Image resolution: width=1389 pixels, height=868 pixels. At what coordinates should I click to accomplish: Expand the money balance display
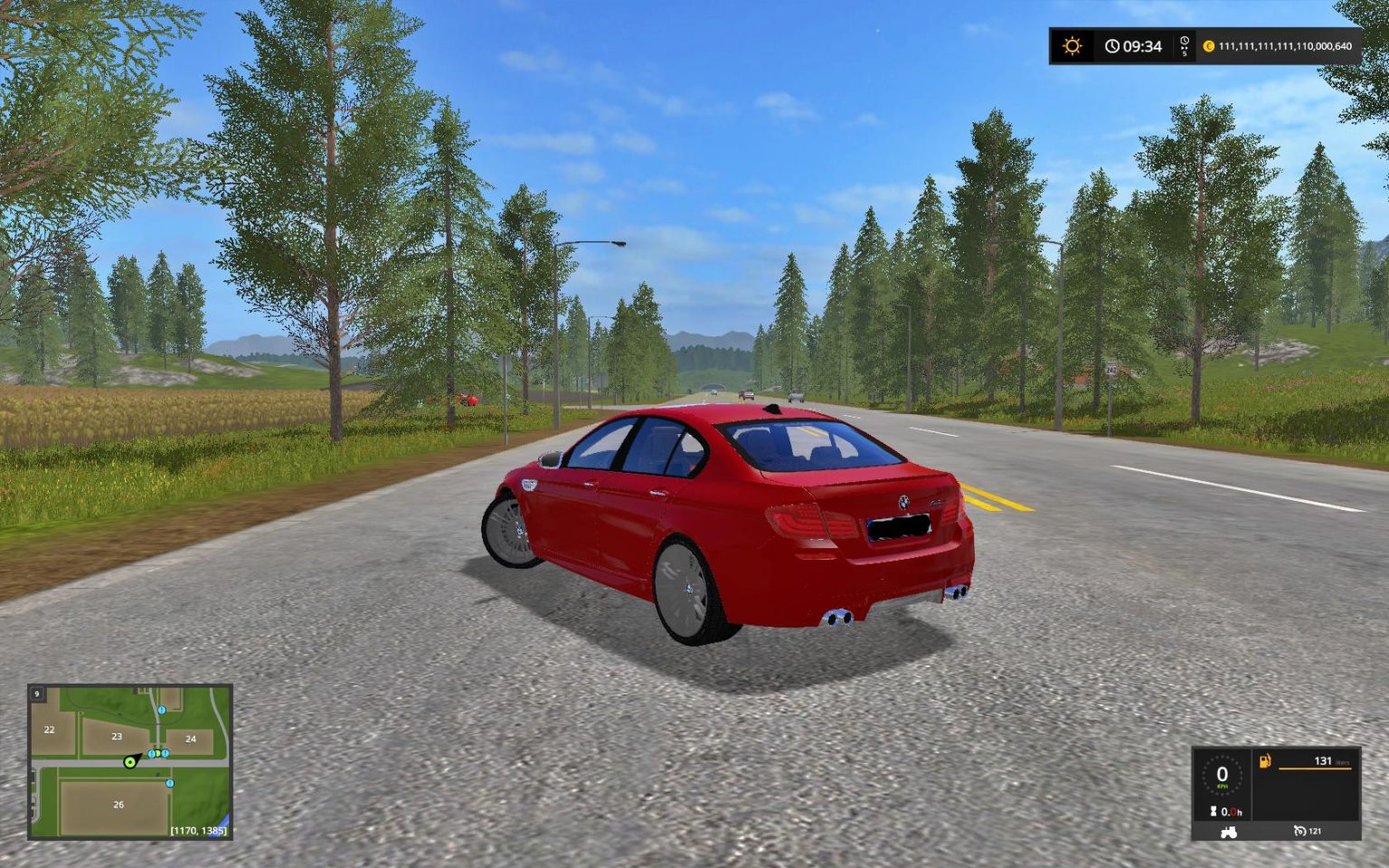(x=1284, y=46)
